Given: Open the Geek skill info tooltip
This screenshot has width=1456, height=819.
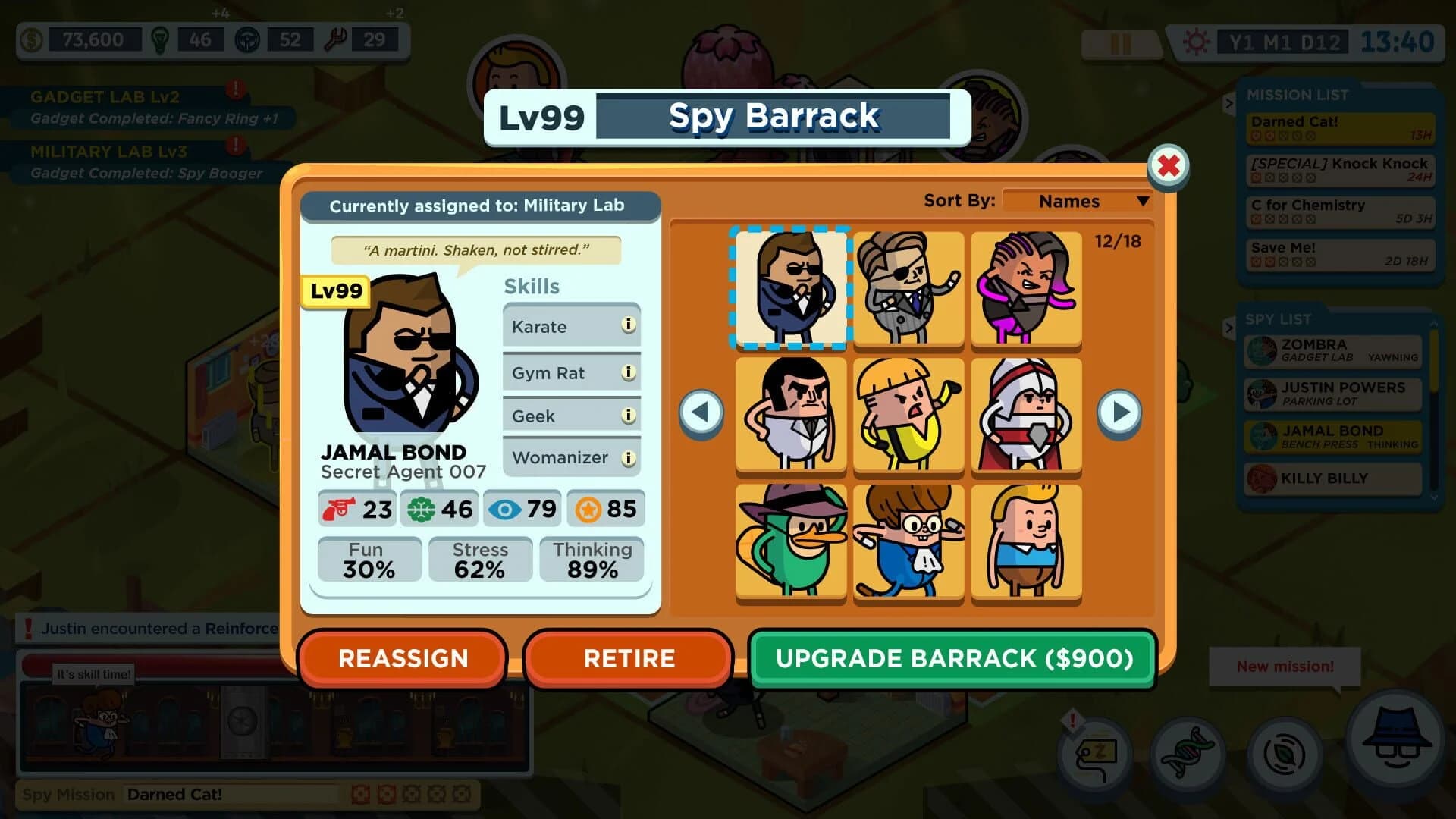Looking at the screenshot, I should (x=628, y=414).
